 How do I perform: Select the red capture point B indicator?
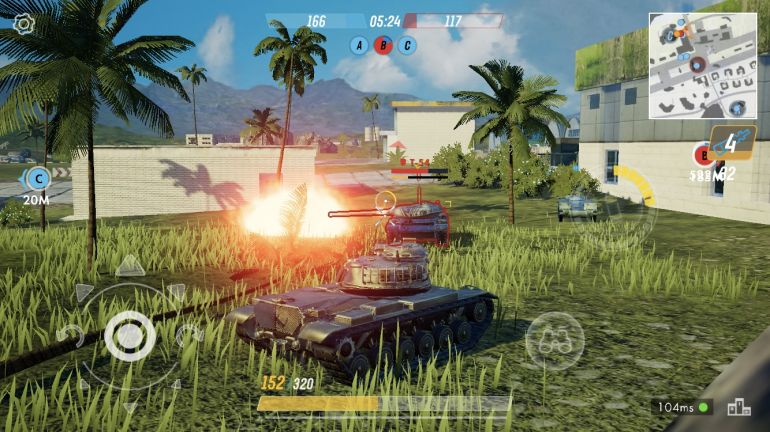point(382,45)
